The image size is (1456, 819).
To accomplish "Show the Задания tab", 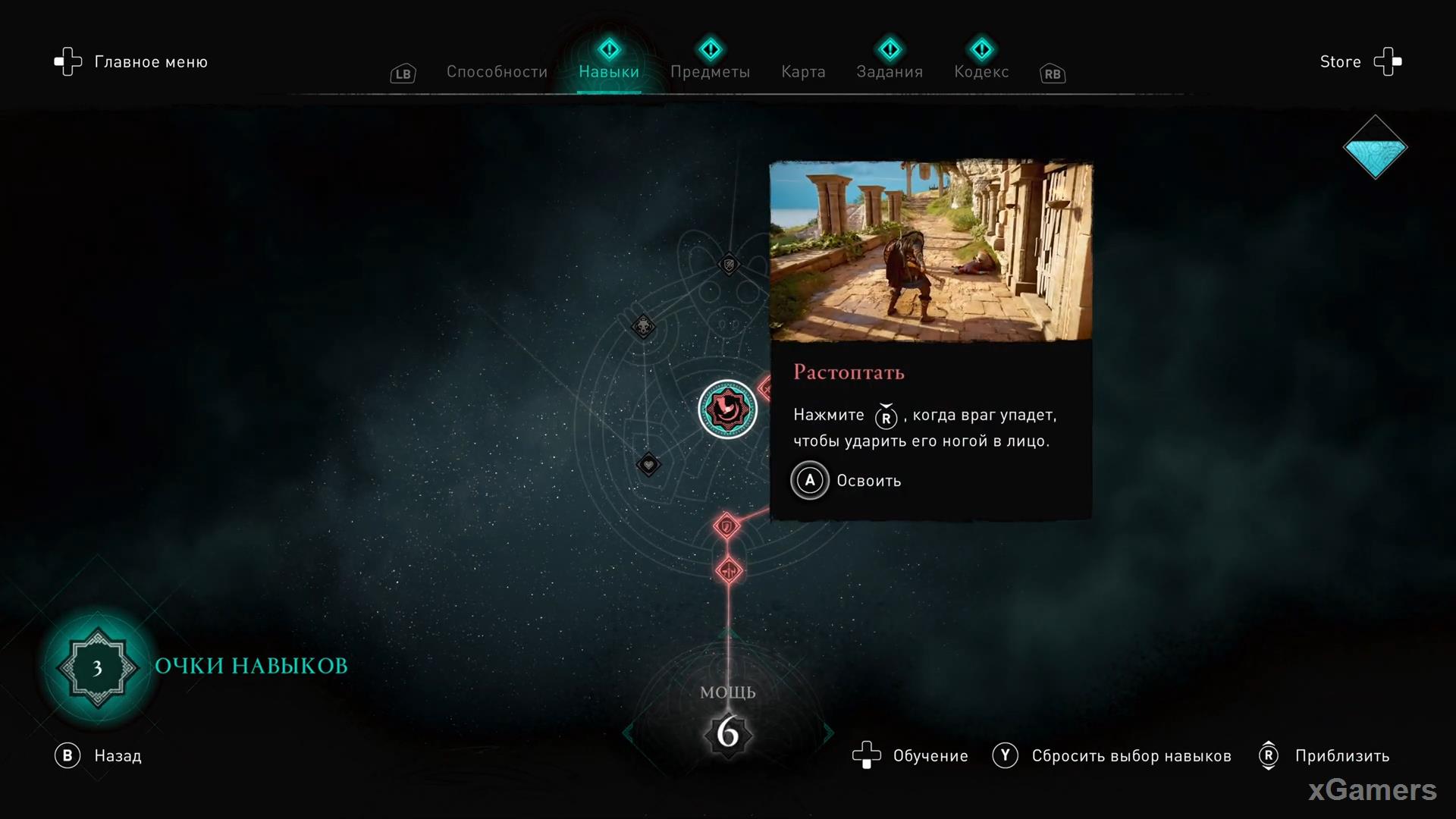I will 890,72.
